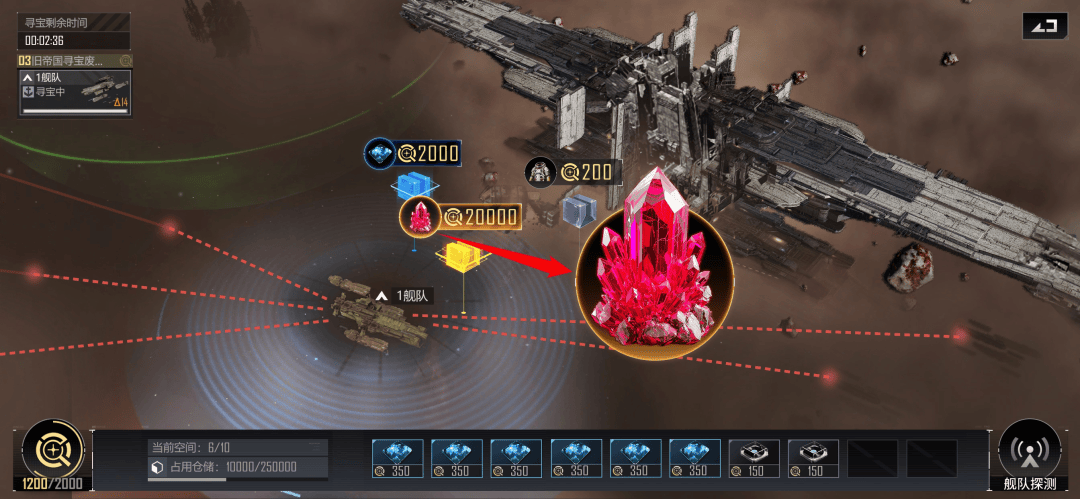Image resolution: width=1080 pixels, height=499 pixels.
Task: Select the 1舰队 label above the ship
Action: [402, 296]
